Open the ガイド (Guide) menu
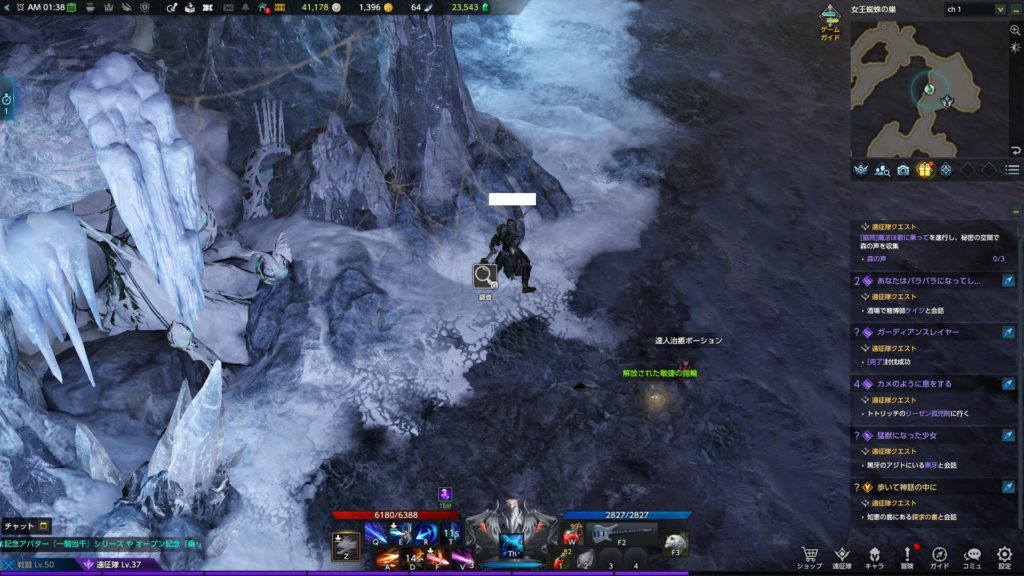The image size is (1024, 576). [939, 557]
